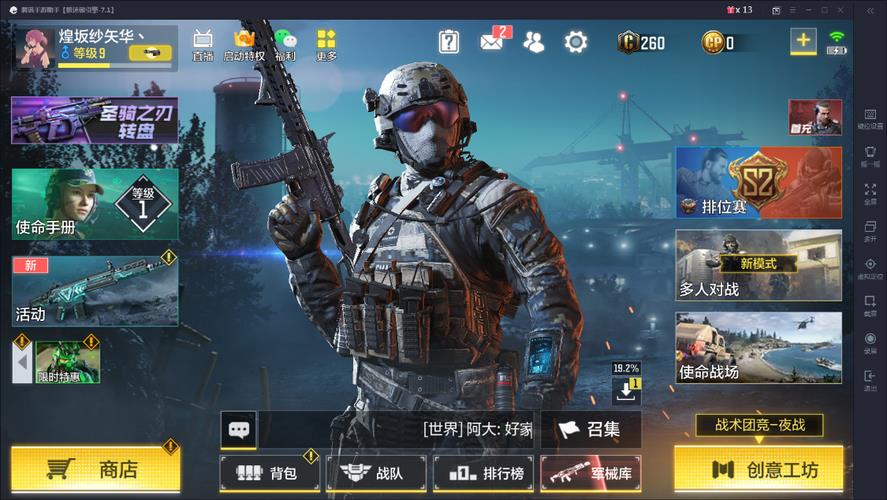Add currency with the plus button
The image size is (887, 500).
pyautogui.click(x=803, y=41)
